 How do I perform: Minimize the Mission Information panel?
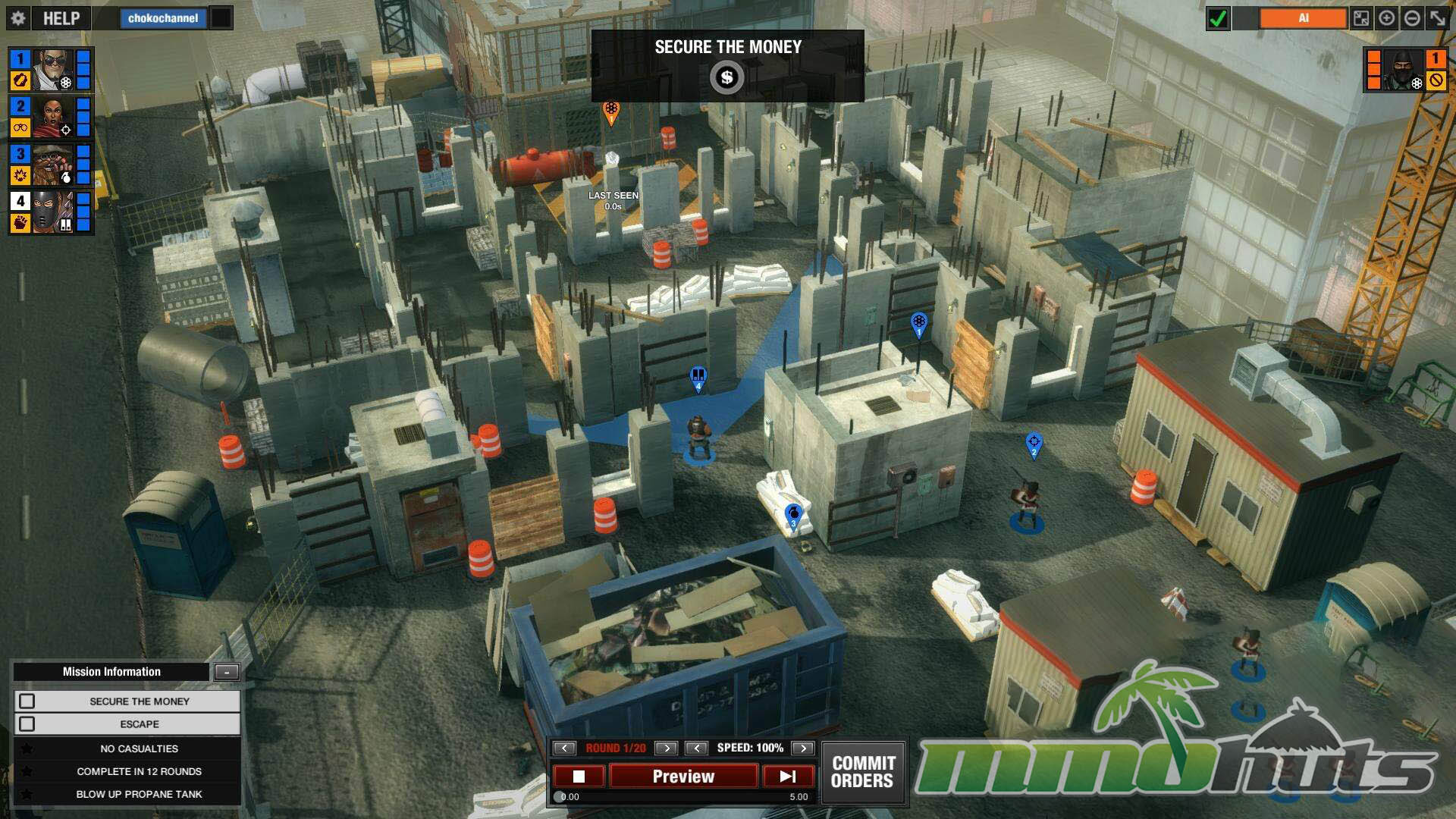[x=227, y=671]
